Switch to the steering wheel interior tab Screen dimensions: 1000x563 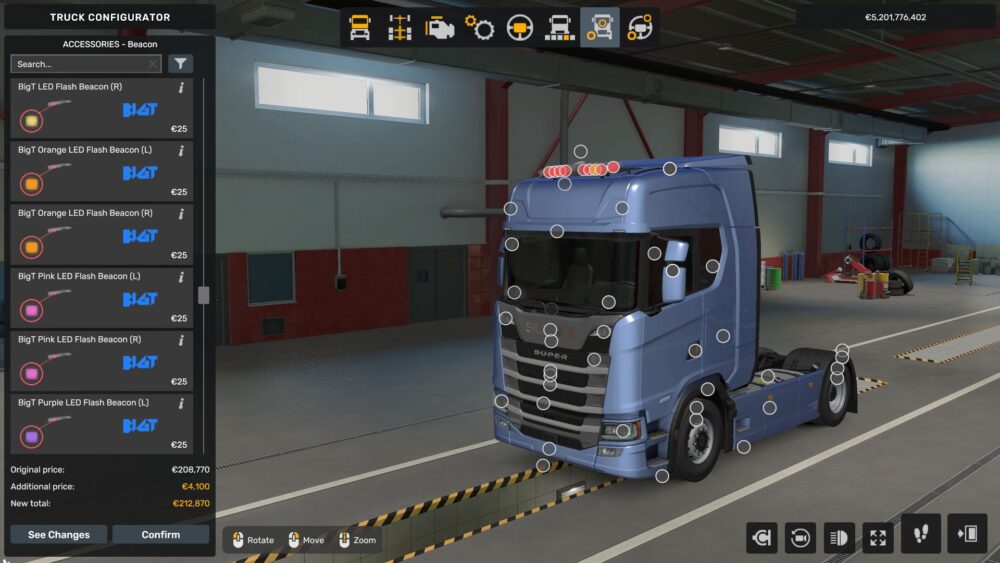[x=520, y=28]
